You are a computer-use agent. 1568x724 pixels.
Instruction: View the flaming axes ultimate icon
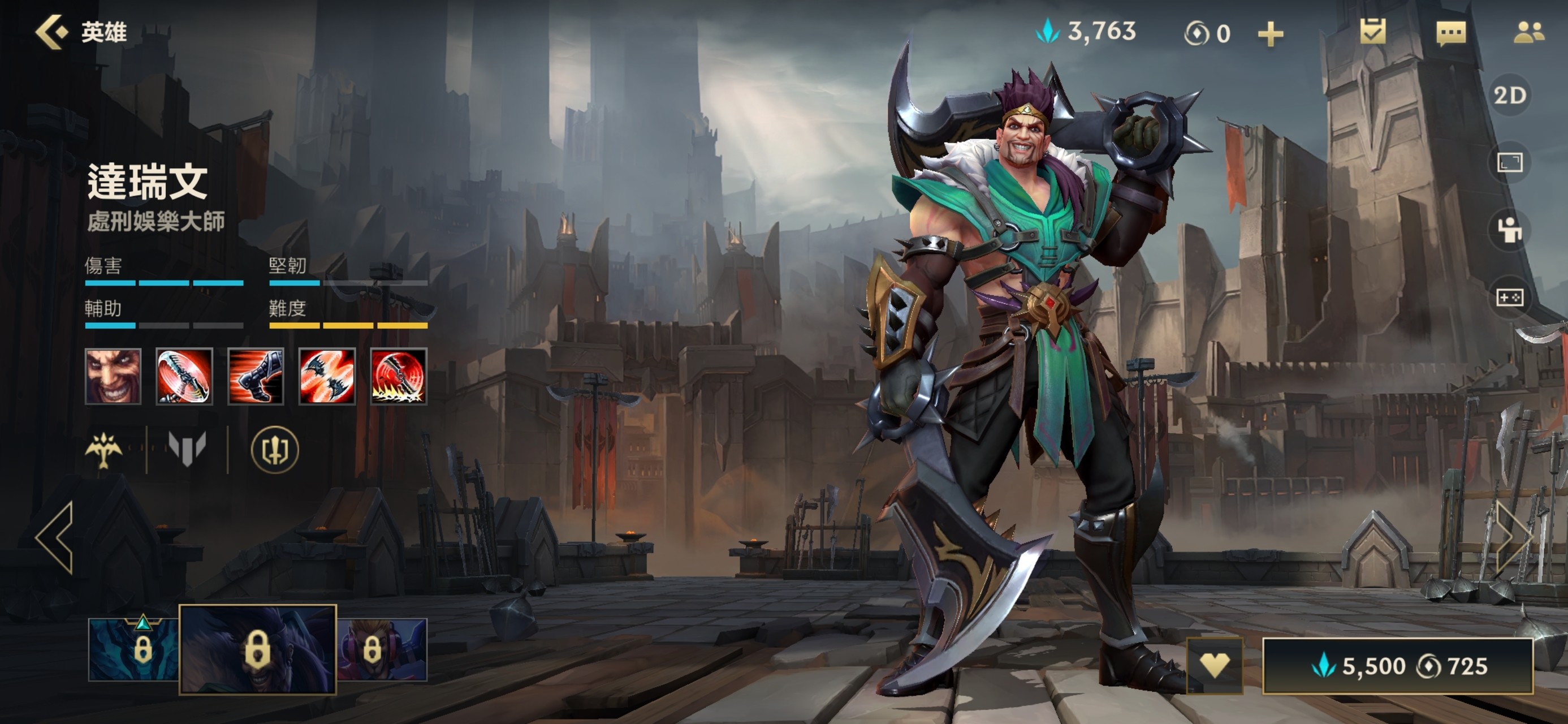[x=399, y=376]
